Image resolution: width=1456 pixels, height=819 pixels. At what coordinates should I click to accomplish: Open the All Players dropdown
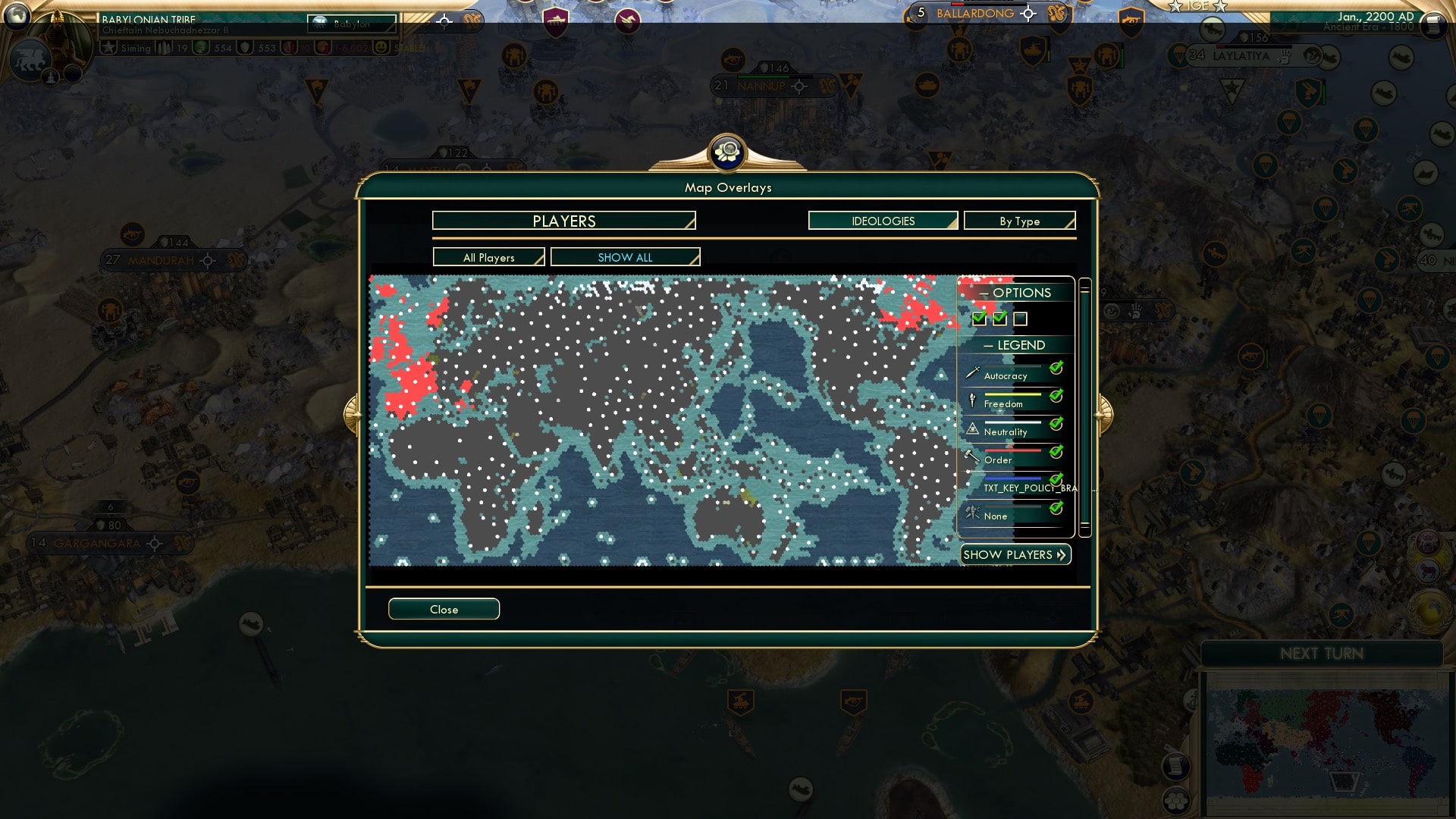[x=488, y=256]
